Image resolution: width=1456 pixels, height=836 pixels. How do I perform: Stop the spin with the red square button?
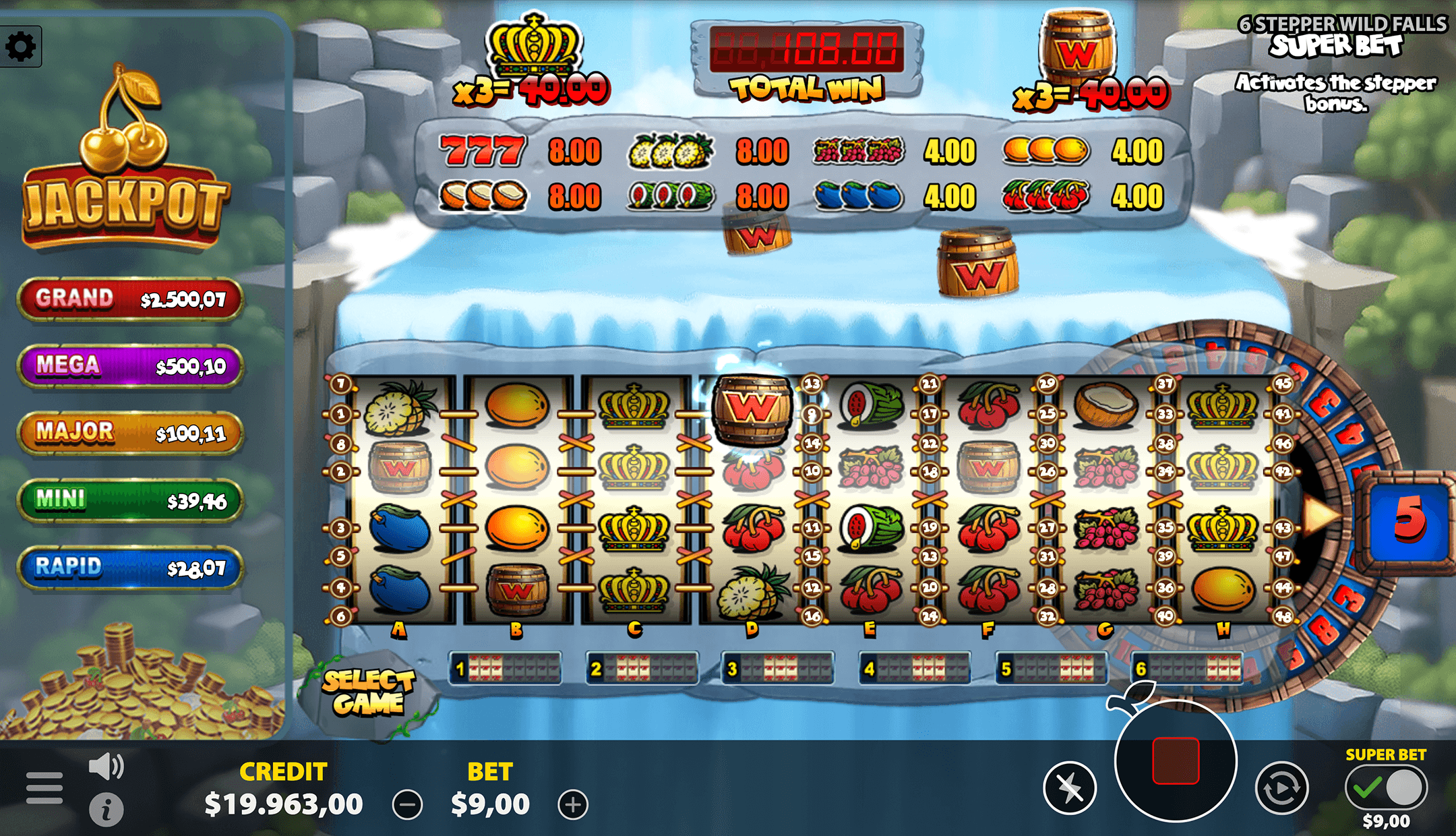click(1176, 761)
